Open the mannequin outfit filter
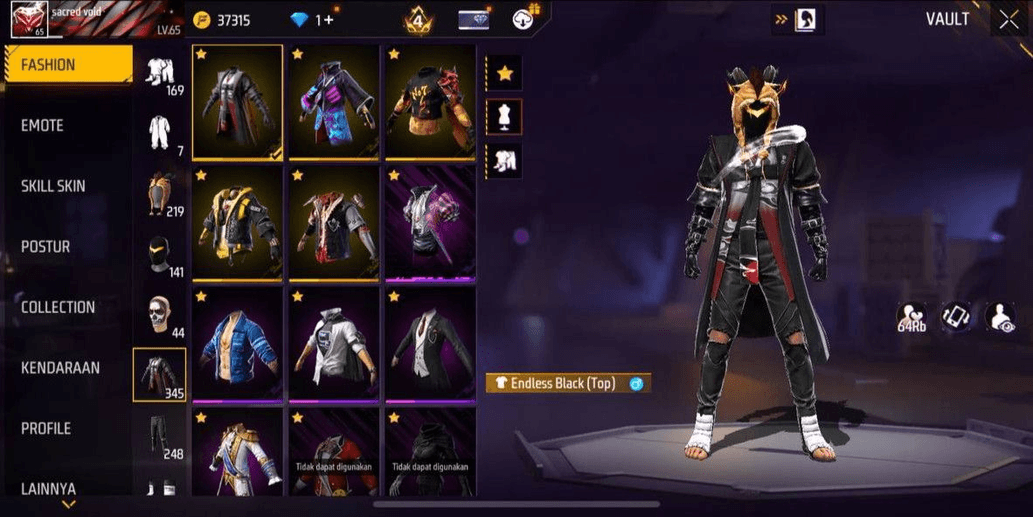 click(505, 117)
